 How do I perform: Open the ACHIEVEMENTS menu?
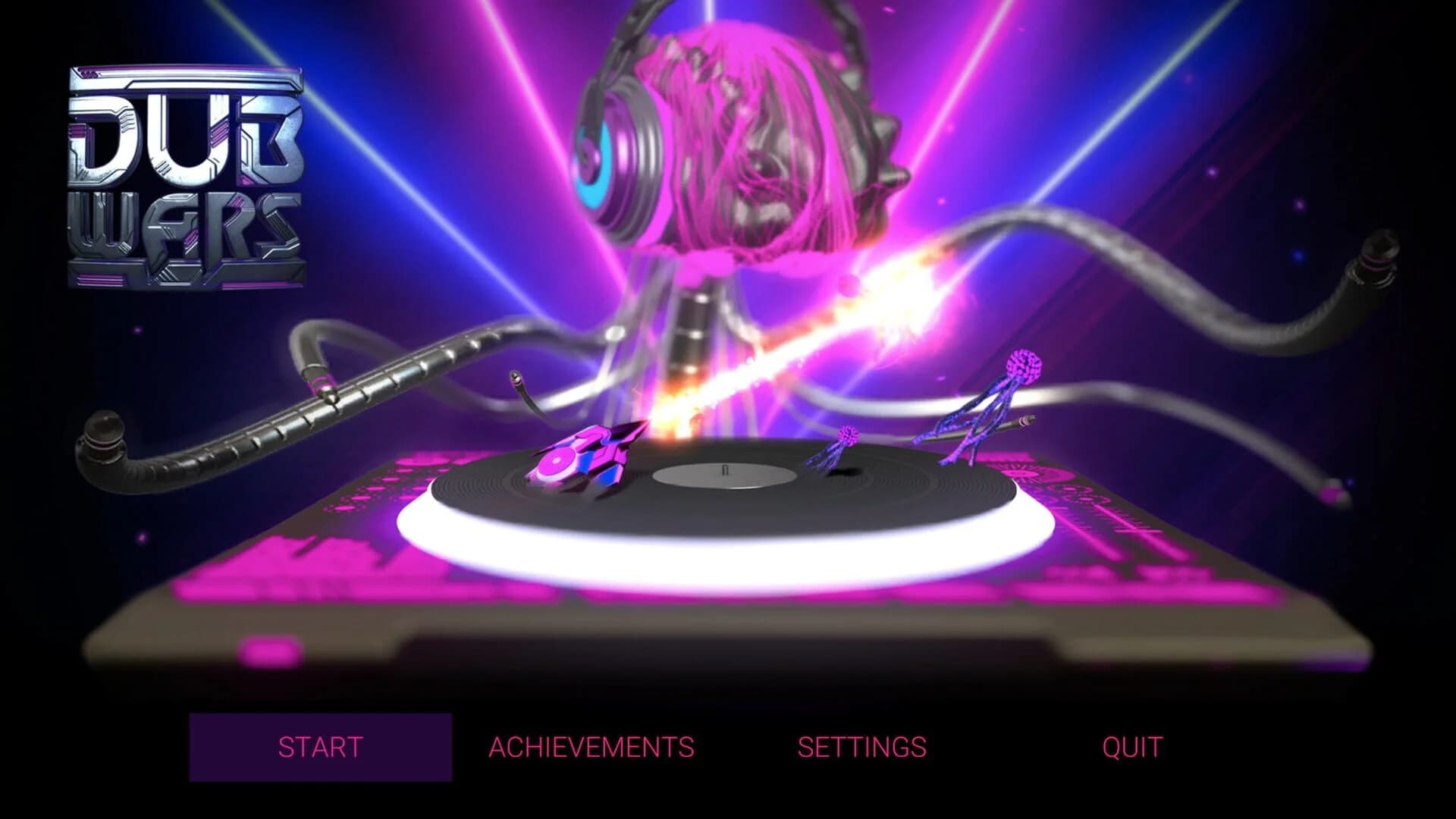[591, 747]
